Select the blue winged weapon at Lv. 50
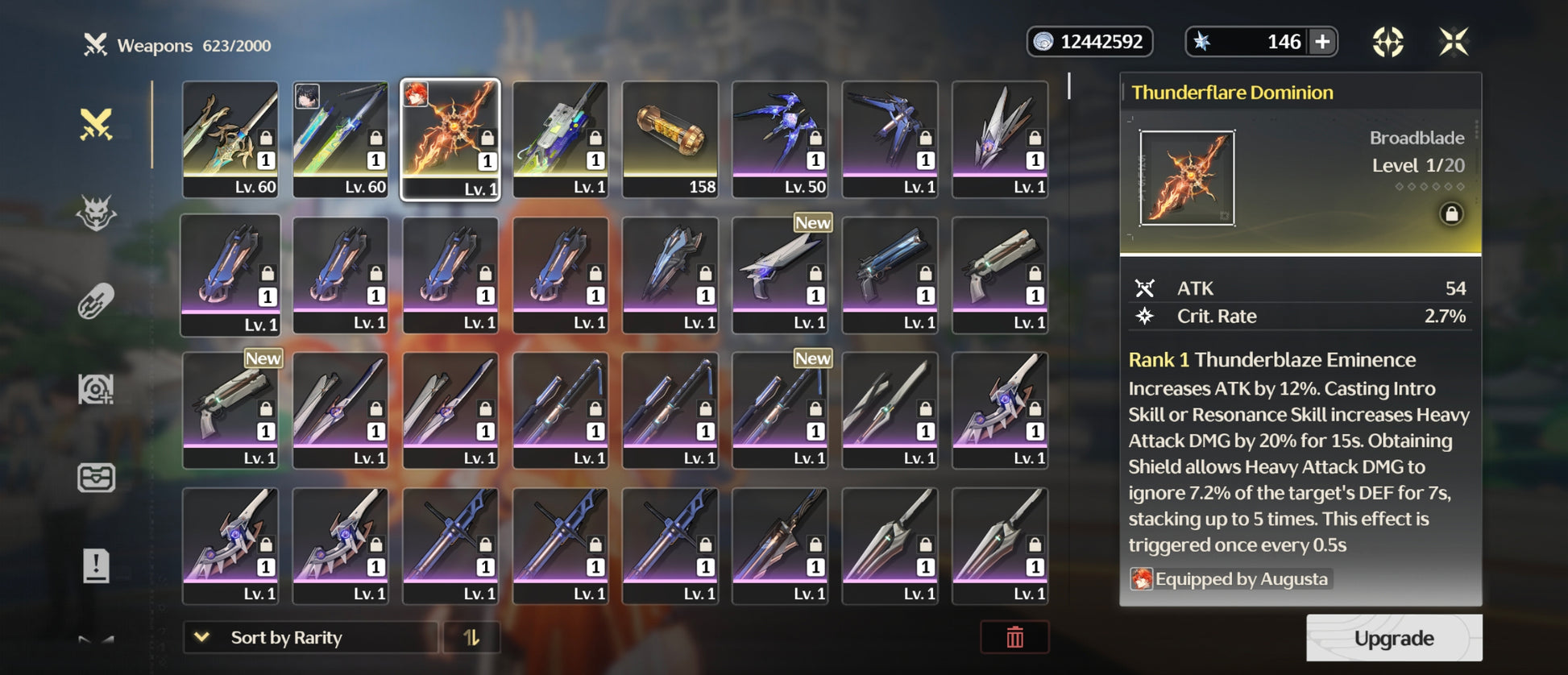This screenshot has height=675, width=1568. pos(780,139)
